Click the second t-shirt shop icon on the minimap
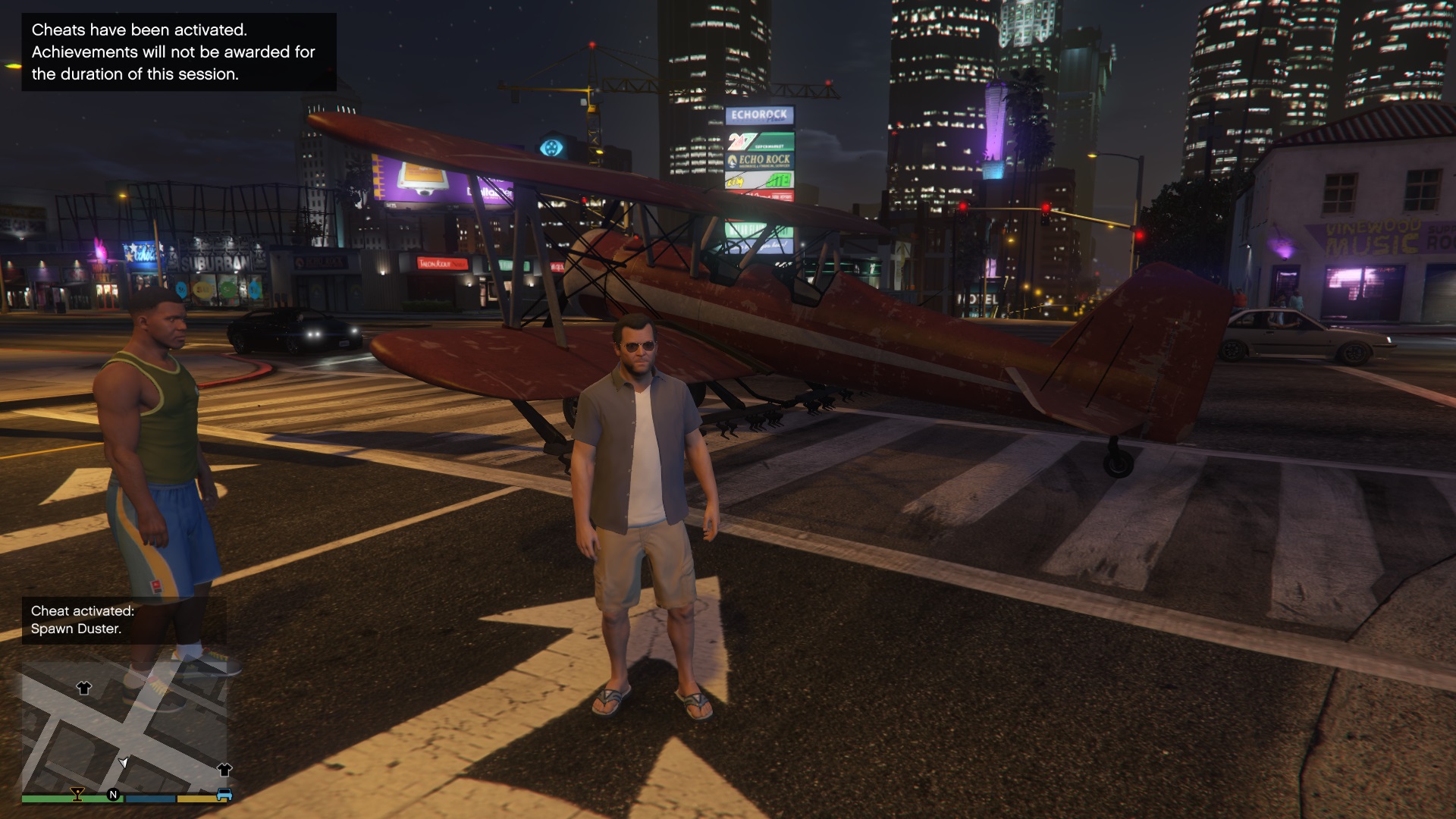The image size is (1456, 819). pos(224,770)
